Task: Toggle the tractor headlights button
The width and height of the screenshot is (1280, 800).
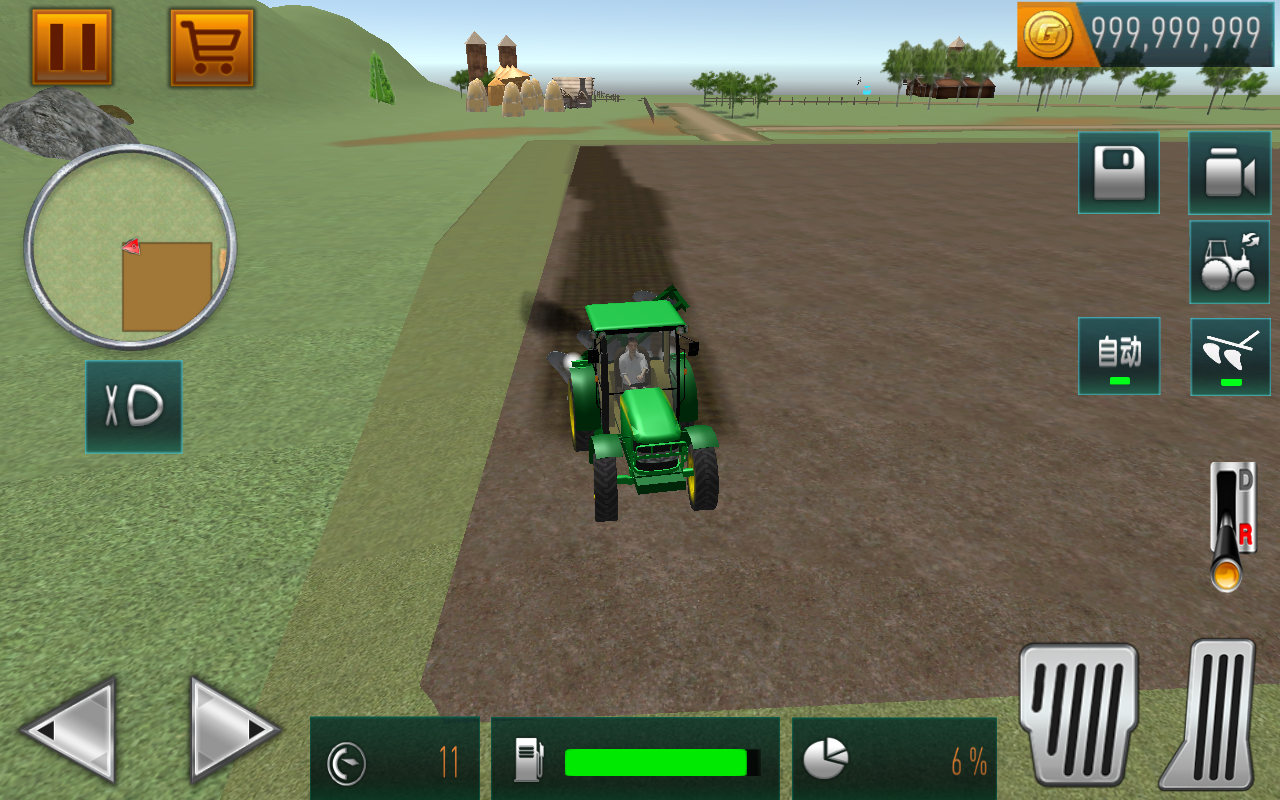Action: point(134,406)
